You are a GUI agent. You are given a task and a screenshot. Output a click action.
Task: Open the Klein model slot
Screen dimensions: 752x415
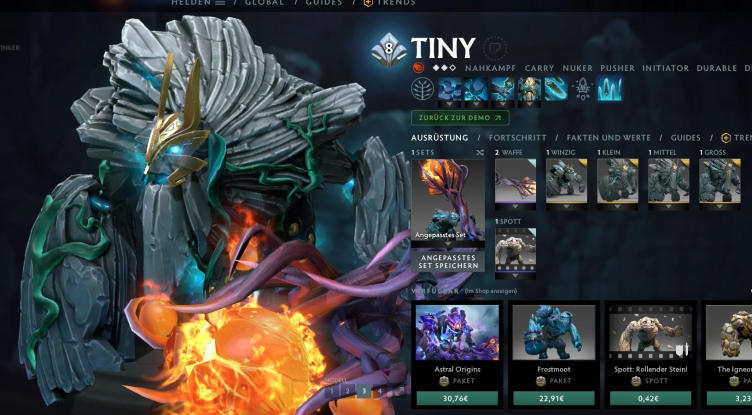617,181
